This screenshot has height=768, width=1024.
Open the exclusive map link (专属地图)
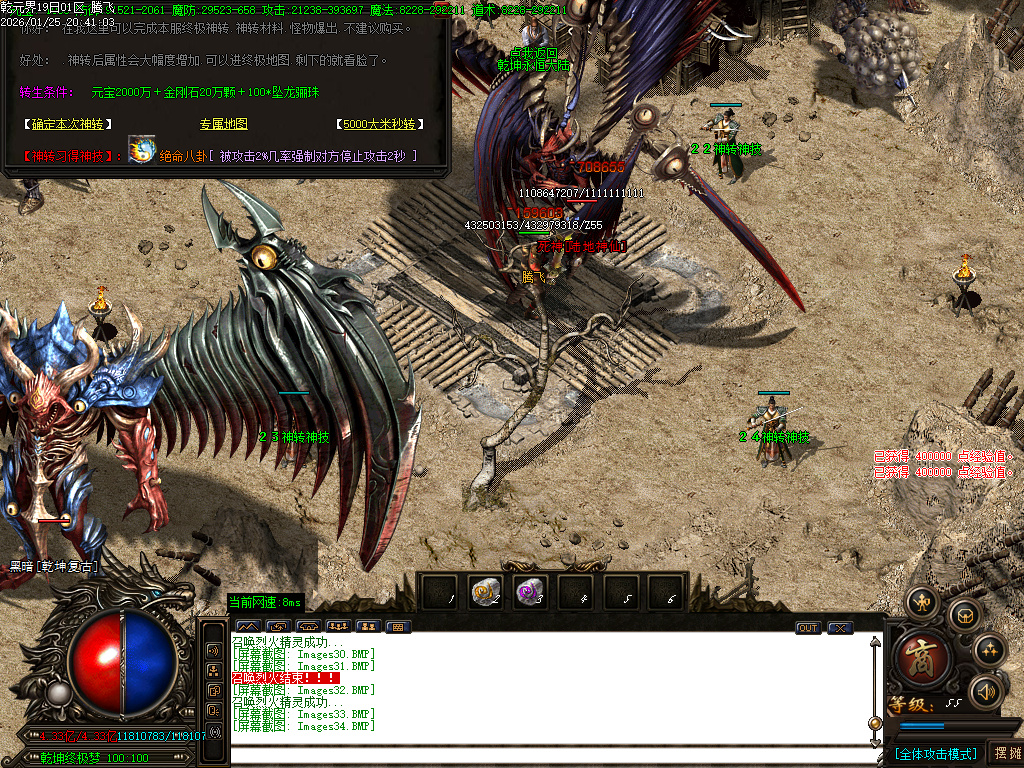[x=223, y=125]
